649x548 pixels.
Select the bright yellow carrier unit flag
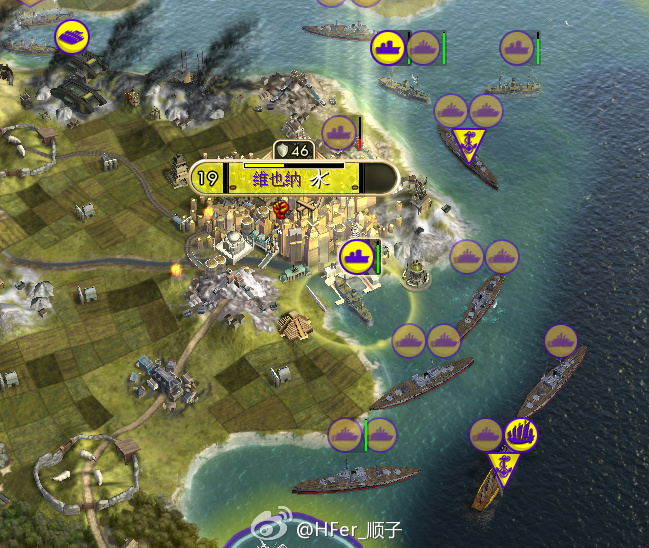[x=72, y=38]
